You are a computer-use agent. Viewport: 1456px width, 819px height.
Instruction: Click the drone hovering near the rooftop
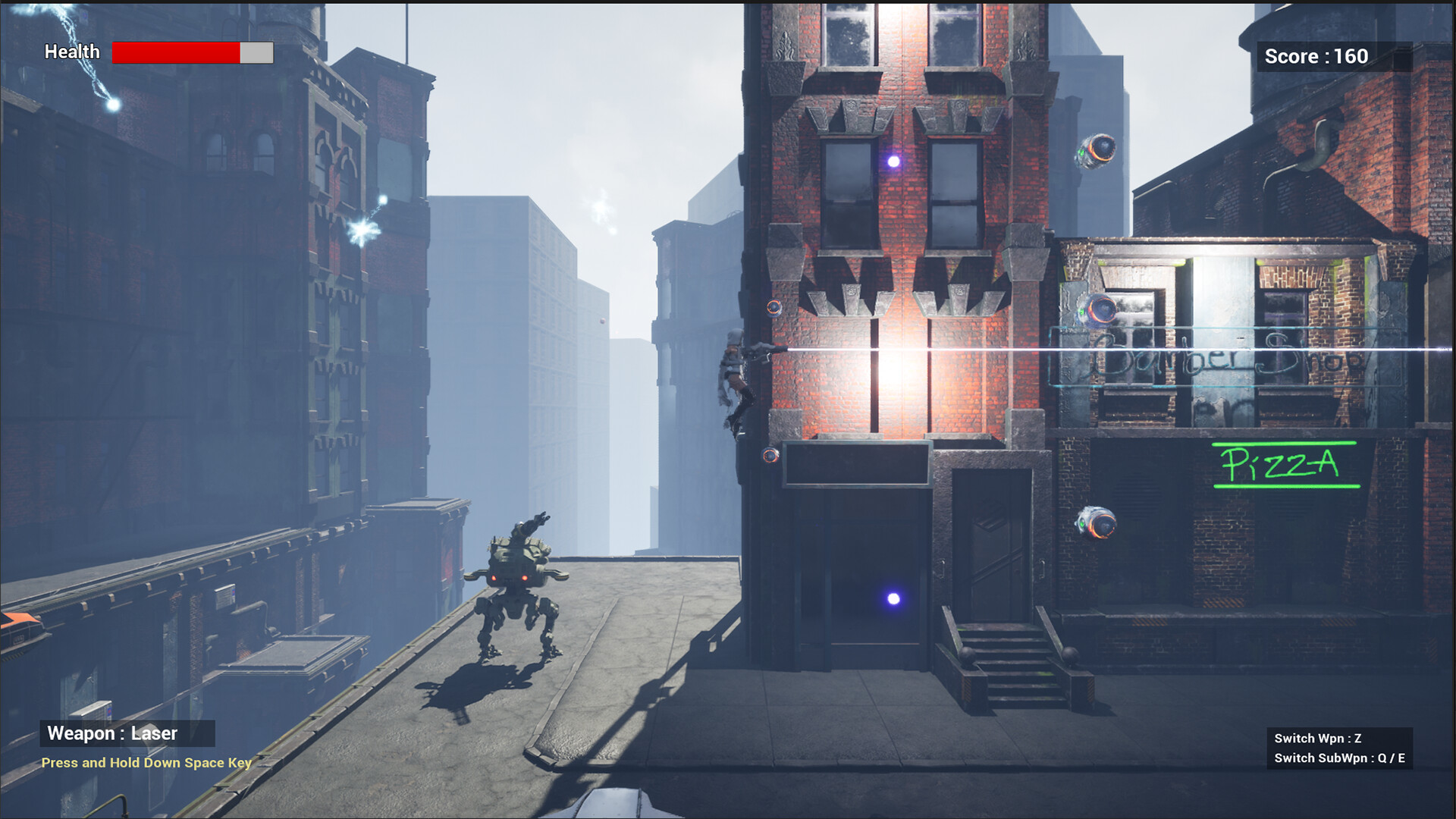pos(1095,149)
